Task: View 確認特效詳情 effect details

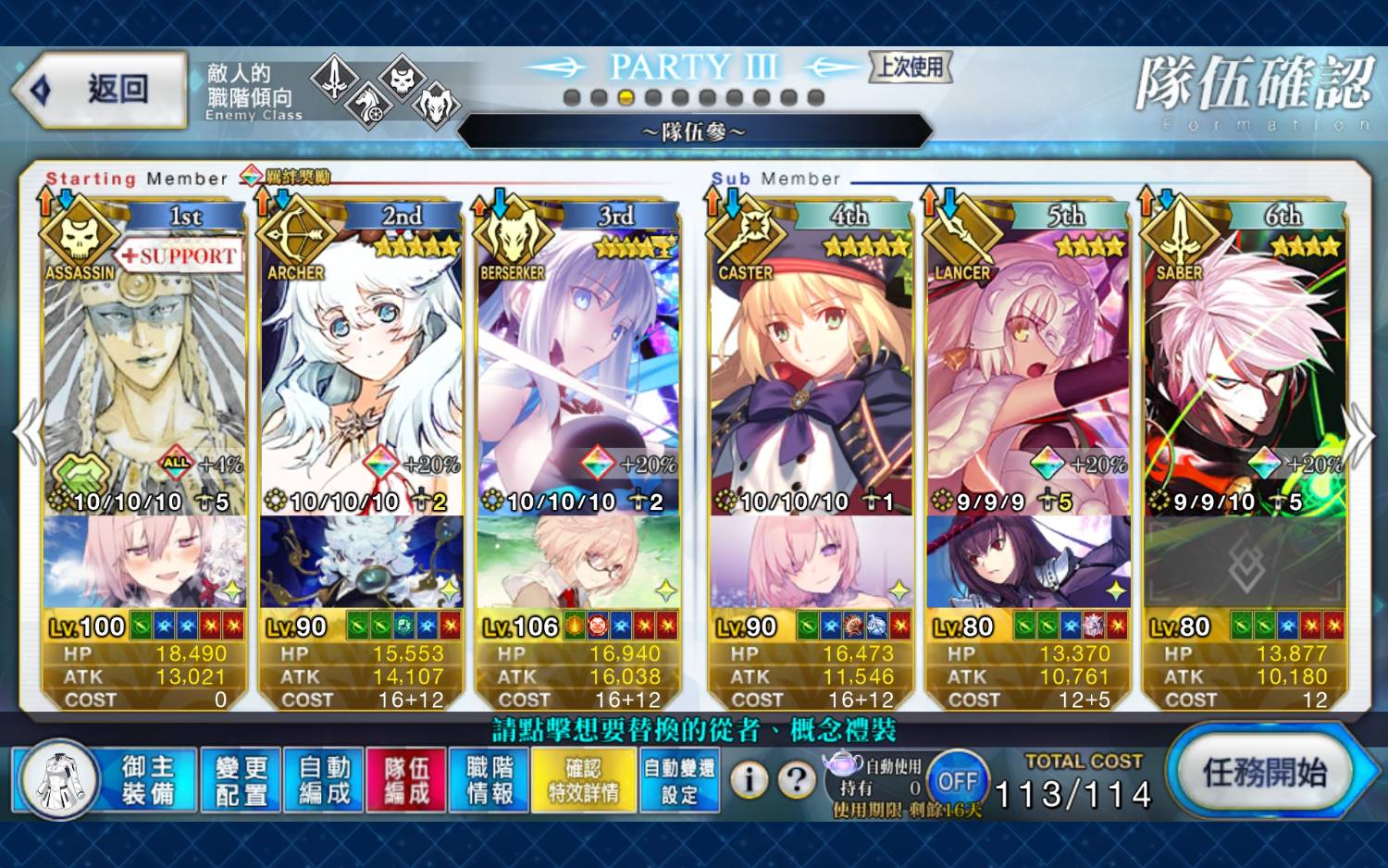Action: pos(583,780)
